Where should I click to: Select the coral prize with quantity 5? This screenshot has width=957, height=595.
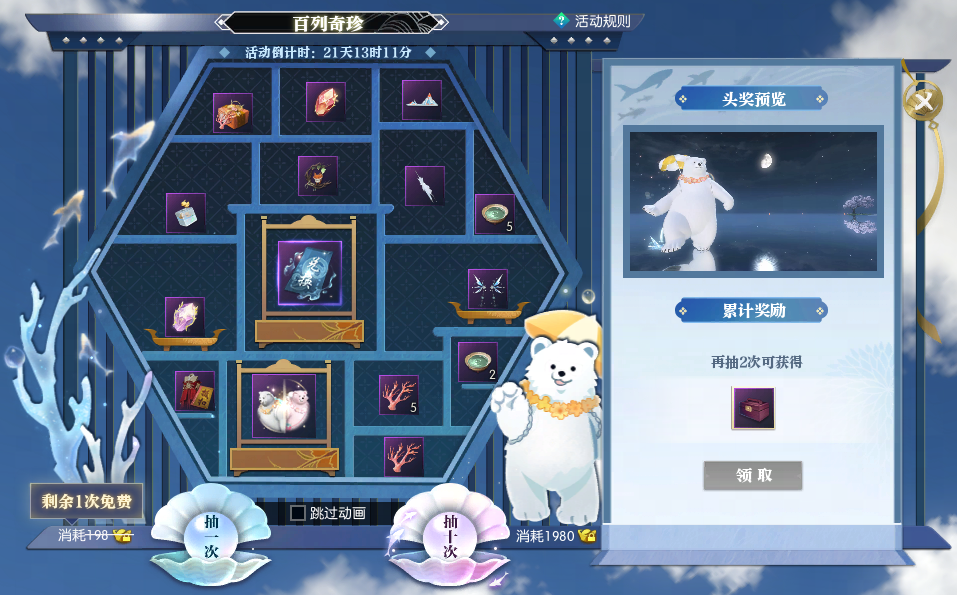point(399,394)
